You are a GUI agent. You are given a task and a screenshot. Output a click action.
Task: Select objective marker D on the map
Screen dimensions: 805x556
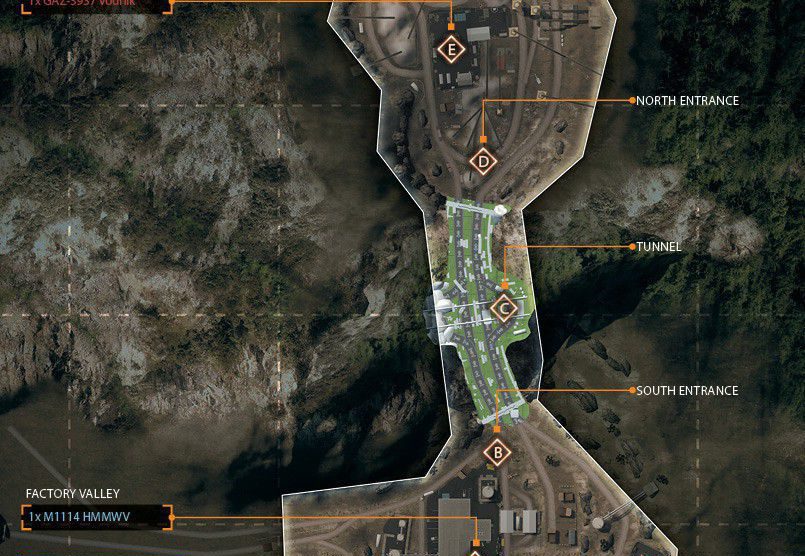(484, 161)
